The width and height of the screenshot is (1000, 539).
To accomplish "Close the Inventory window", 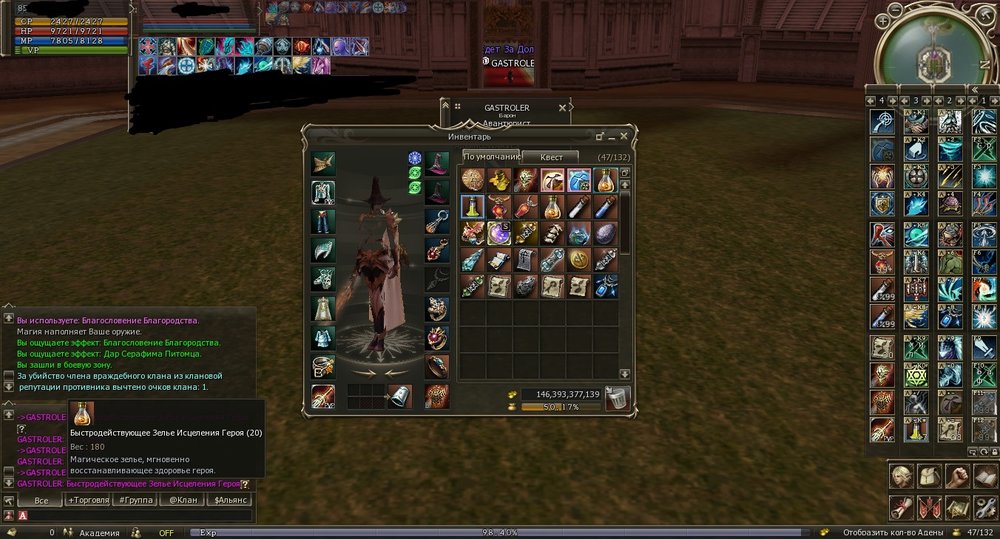I will [x=624, y=135].
